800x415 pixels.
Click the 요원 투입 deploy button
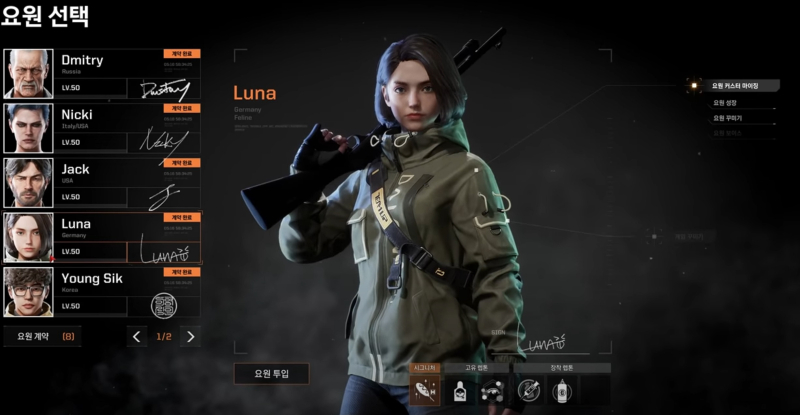(x=271, y=374)
